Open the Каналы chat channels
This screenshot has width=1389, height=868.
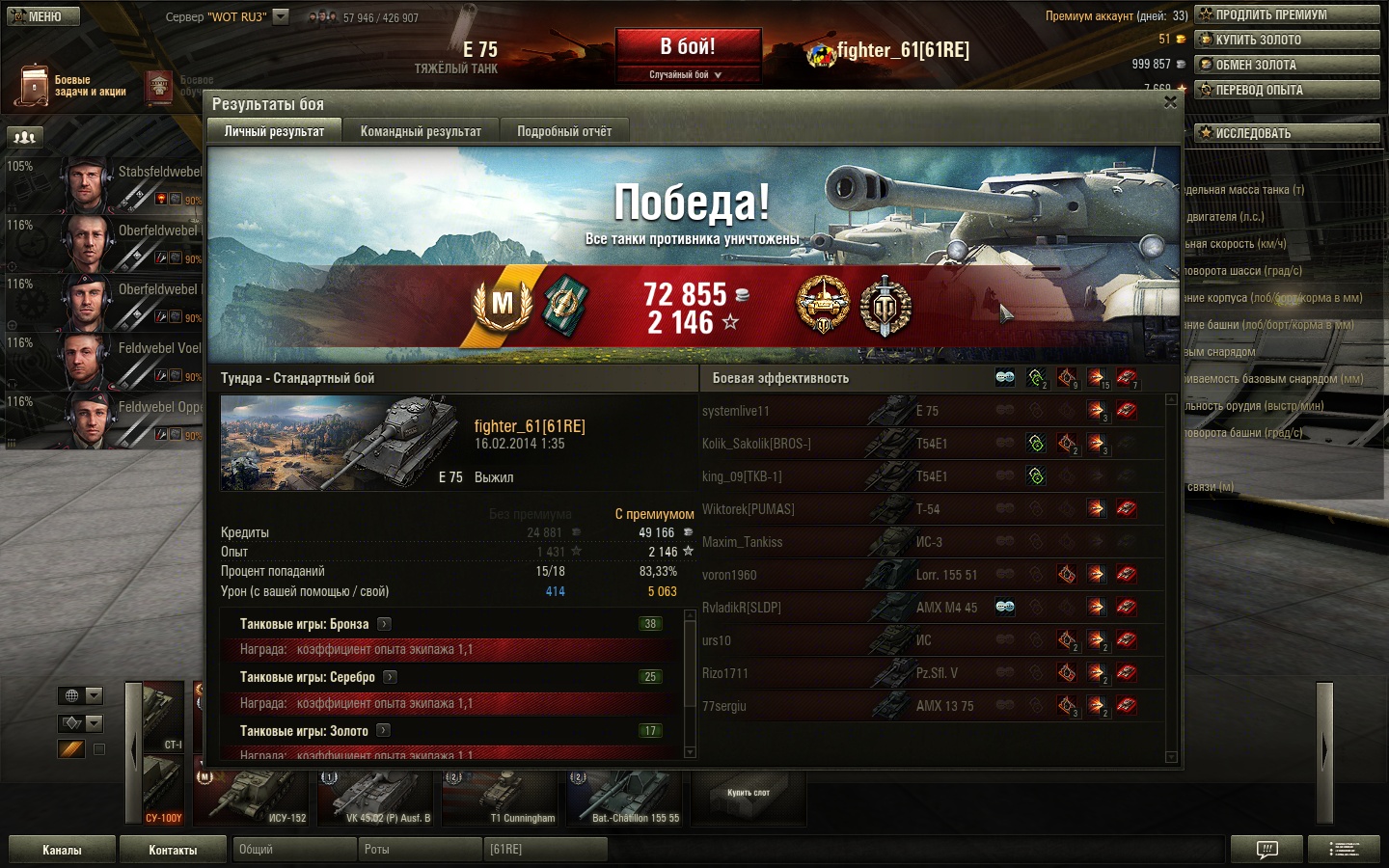[62, 850]
